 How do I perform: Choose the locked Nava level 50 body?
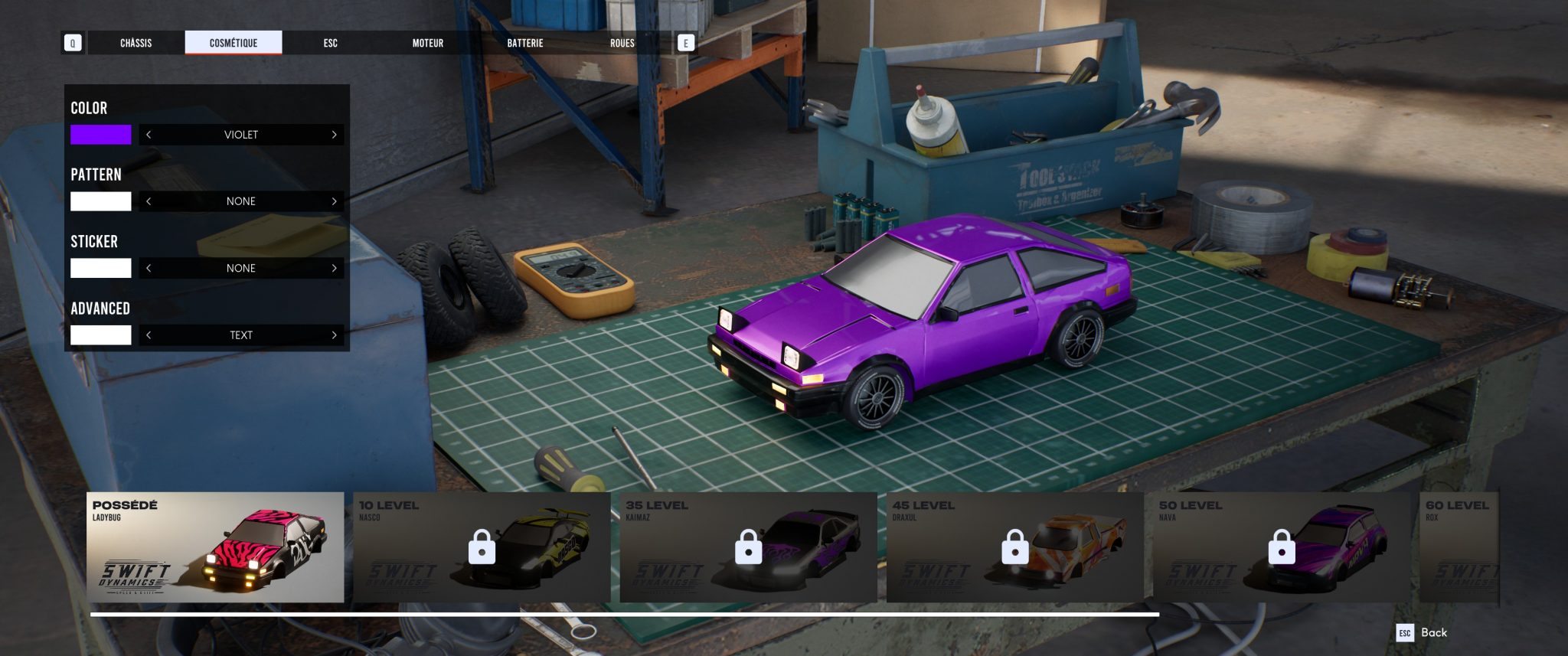click(x=1281, y=547)
